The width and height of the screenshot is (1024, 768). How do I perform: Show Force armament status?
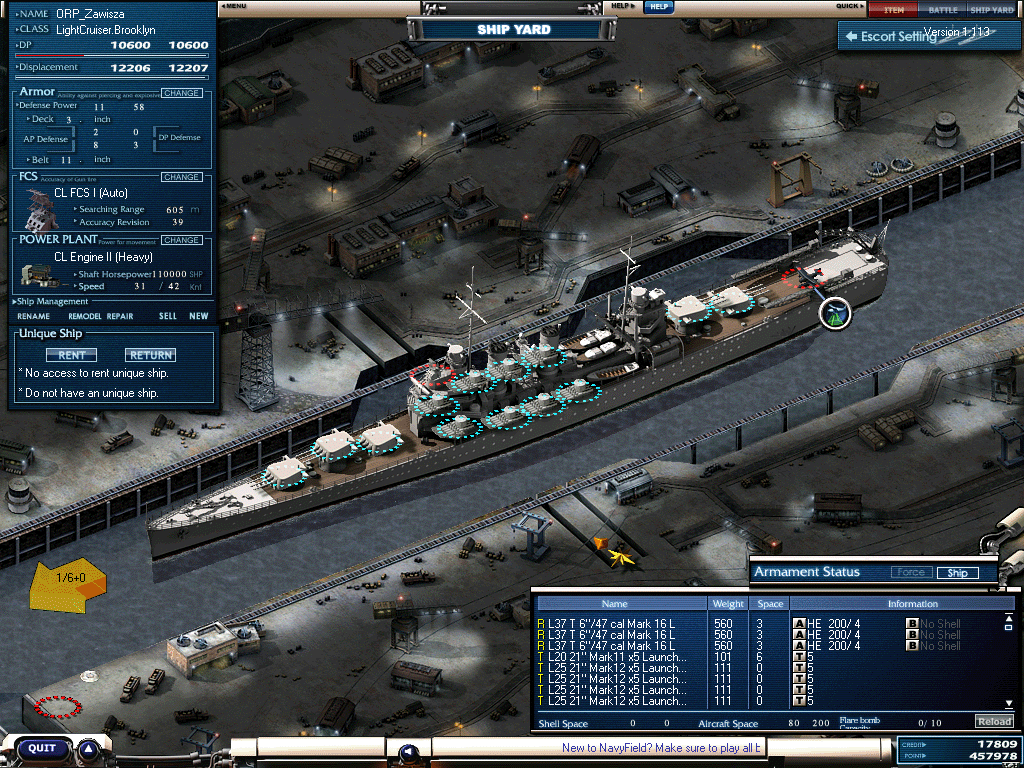pos(909,573)
